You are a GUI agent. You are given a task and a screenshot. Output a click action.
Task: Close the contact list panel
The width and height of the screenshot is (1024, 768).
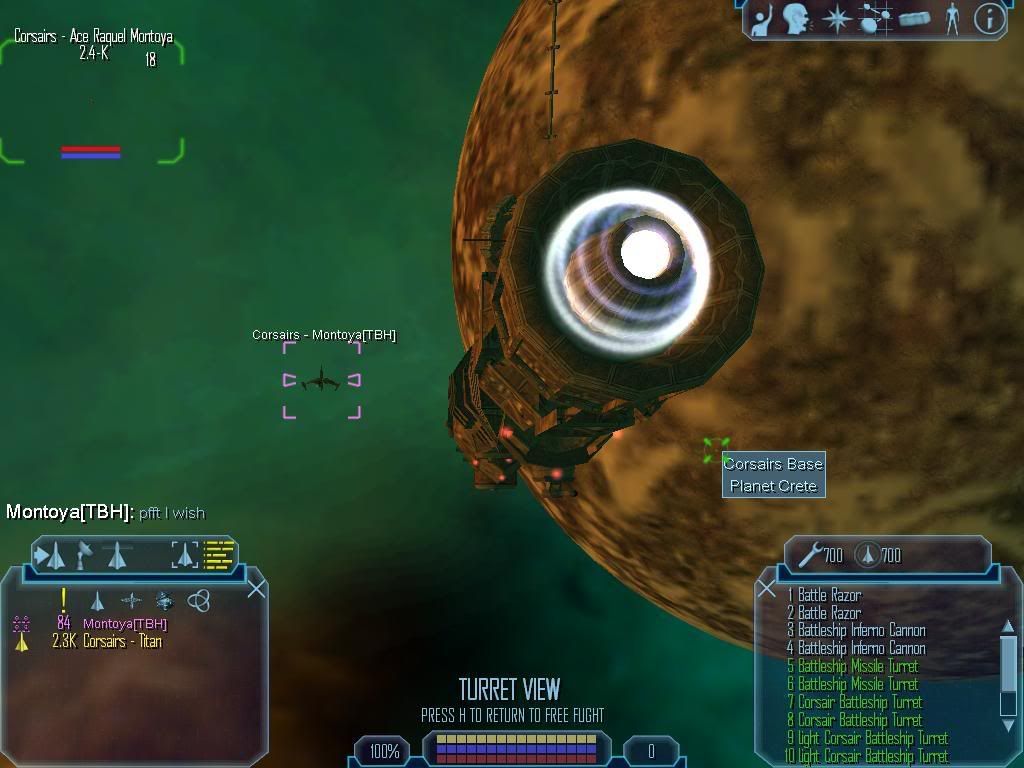[x=256, y=588]
